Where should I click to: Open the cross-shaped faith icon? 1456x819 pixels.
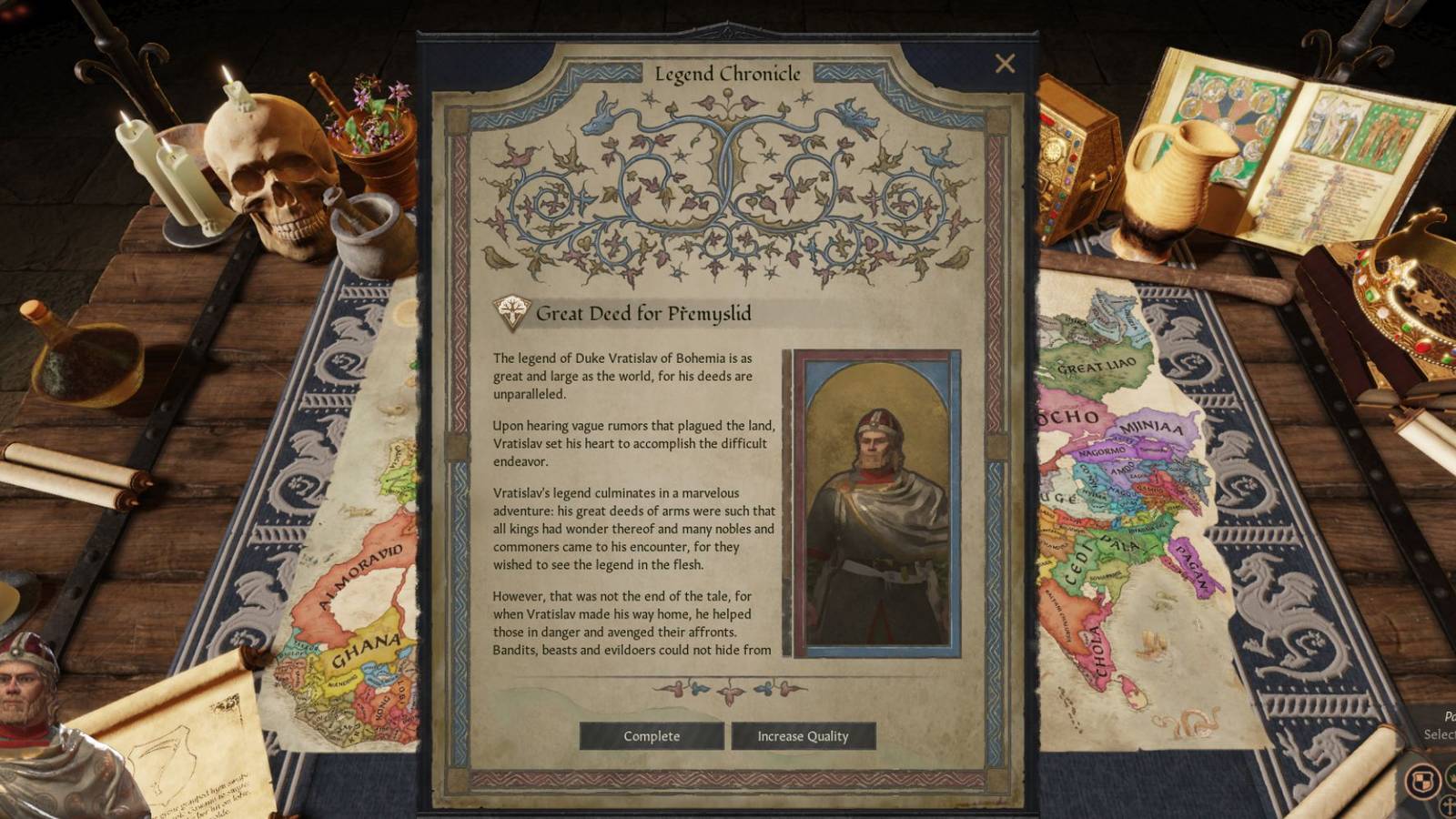[1449, 806]
